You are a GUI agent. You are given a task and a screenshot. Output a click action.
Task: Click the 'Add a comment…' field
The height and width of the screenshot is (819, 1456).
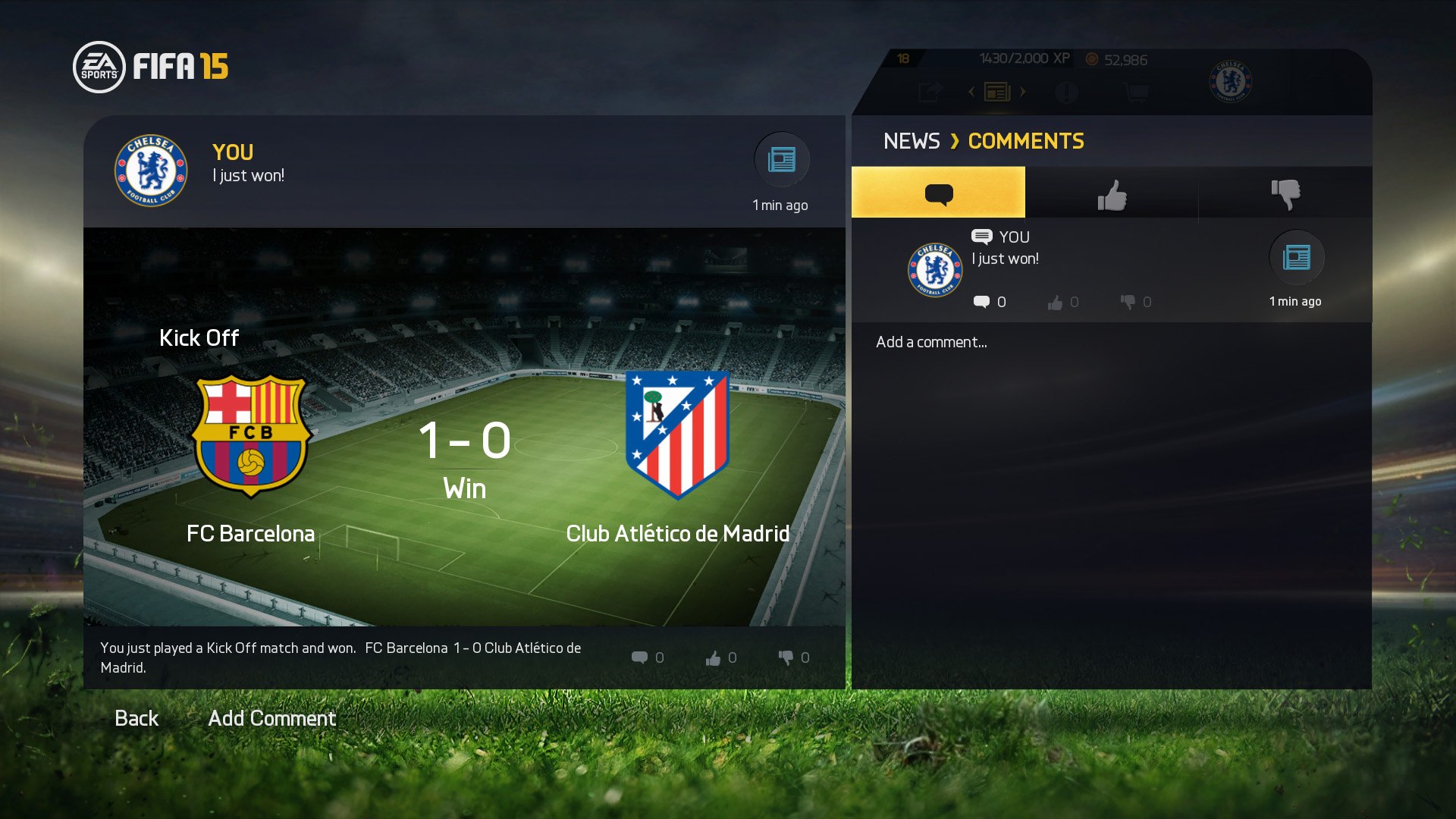[x=931, y=342]
